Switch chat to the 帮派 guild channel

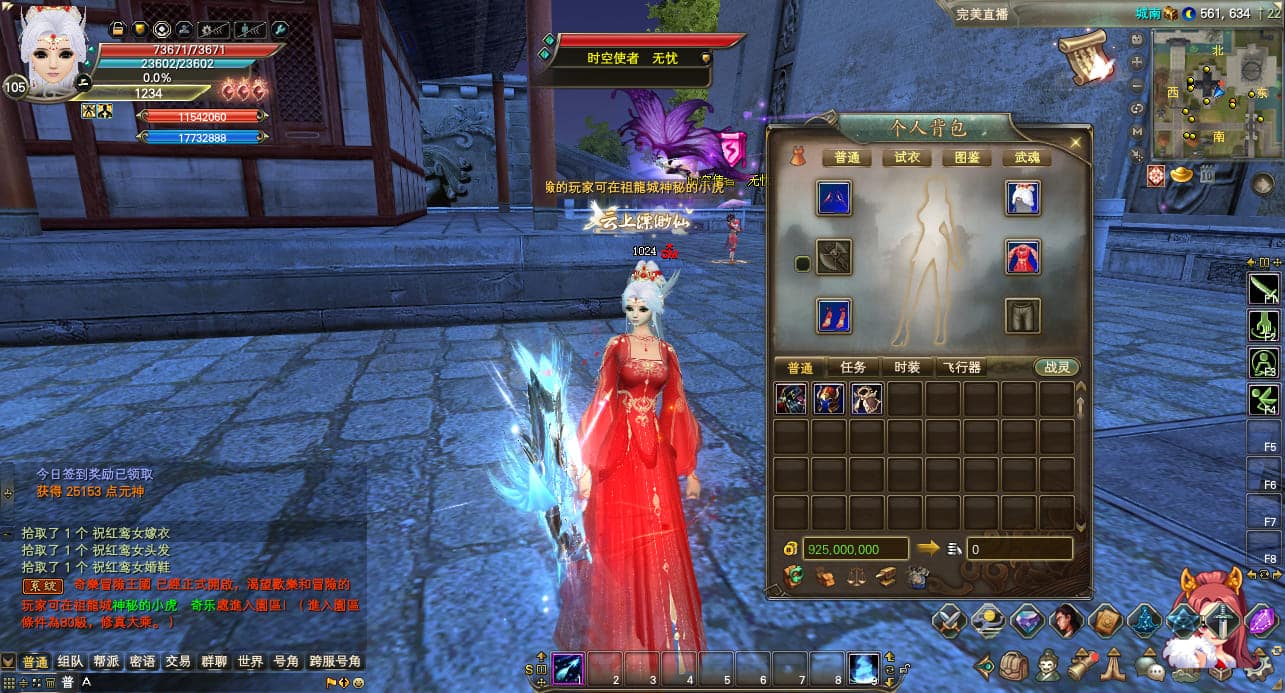coord(106,661)
